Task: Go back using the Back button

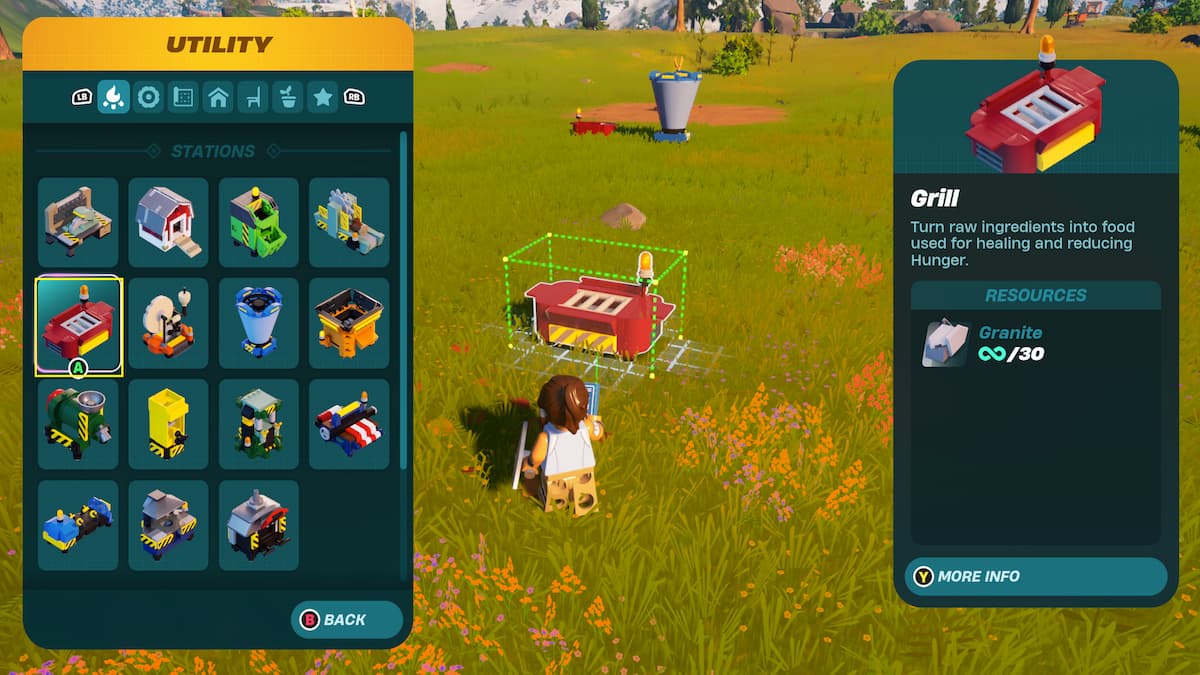Action: pos(346,620)
